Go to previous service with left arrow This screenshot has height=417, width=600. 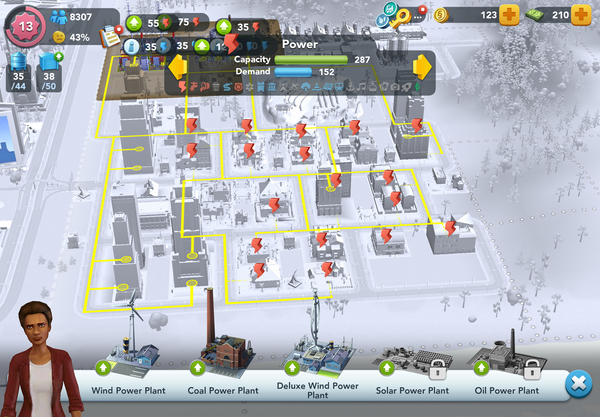click(x=179, y=68)
